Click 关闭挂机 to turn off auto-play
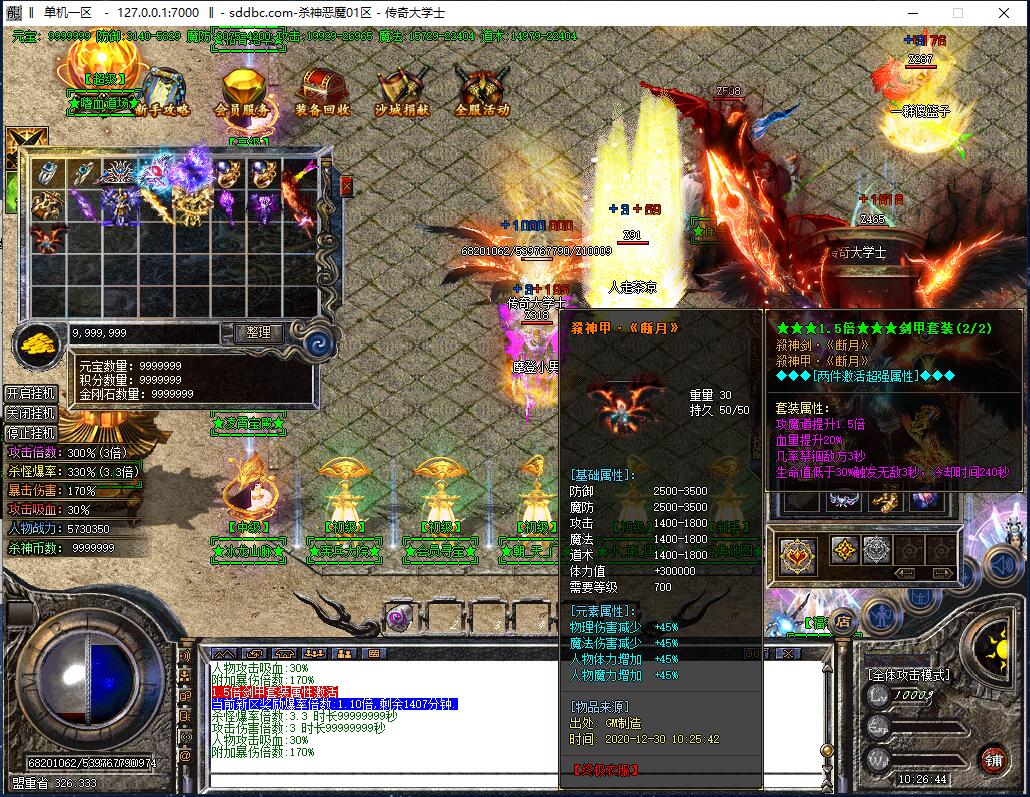Image resolution: width=1030 pixels, height=797 pixels. coord(30,413)
